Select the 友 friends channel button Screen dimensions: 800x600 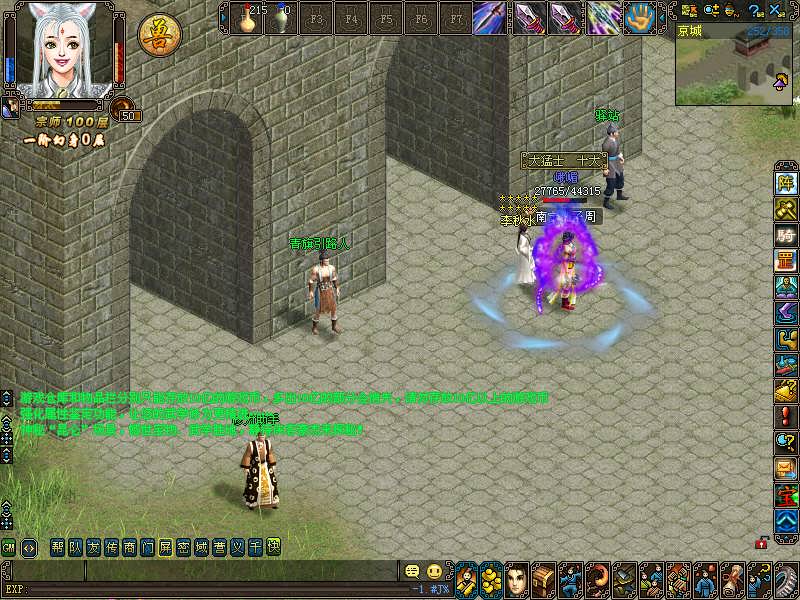coord(94,547)
